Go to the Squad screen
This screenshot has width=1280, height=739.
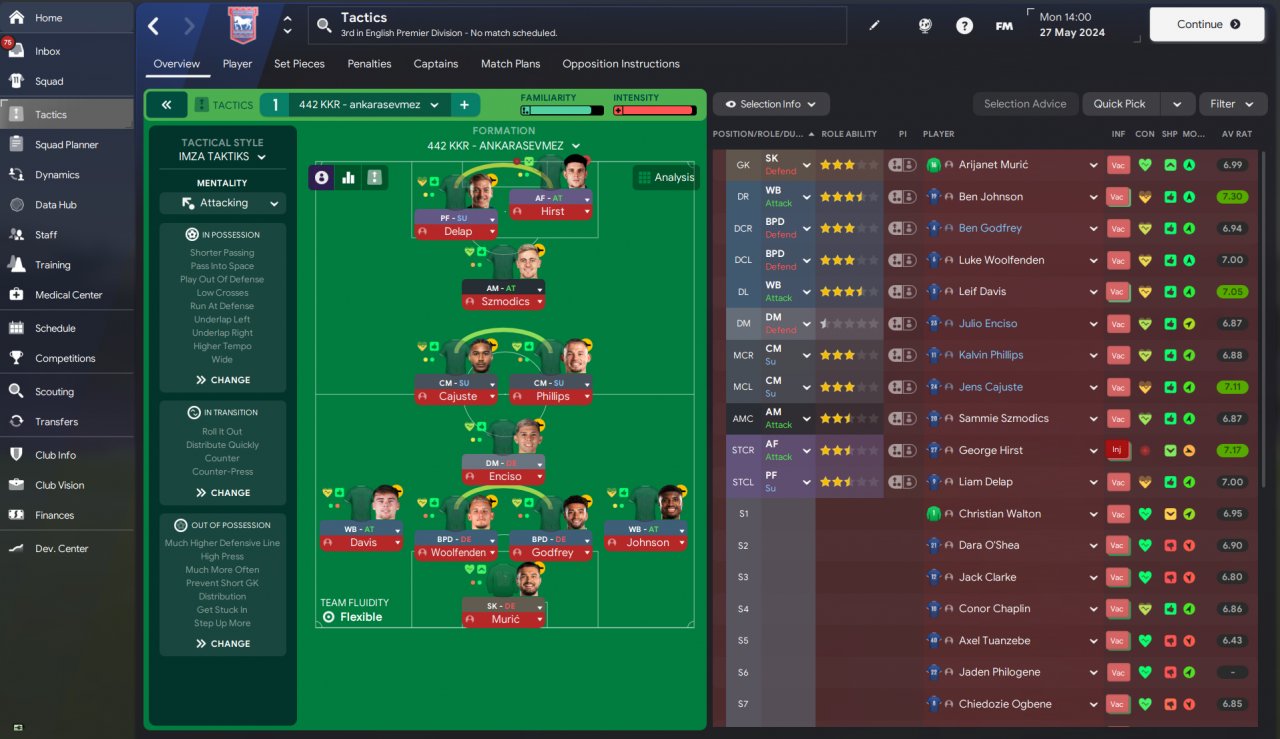coord(49,81)
